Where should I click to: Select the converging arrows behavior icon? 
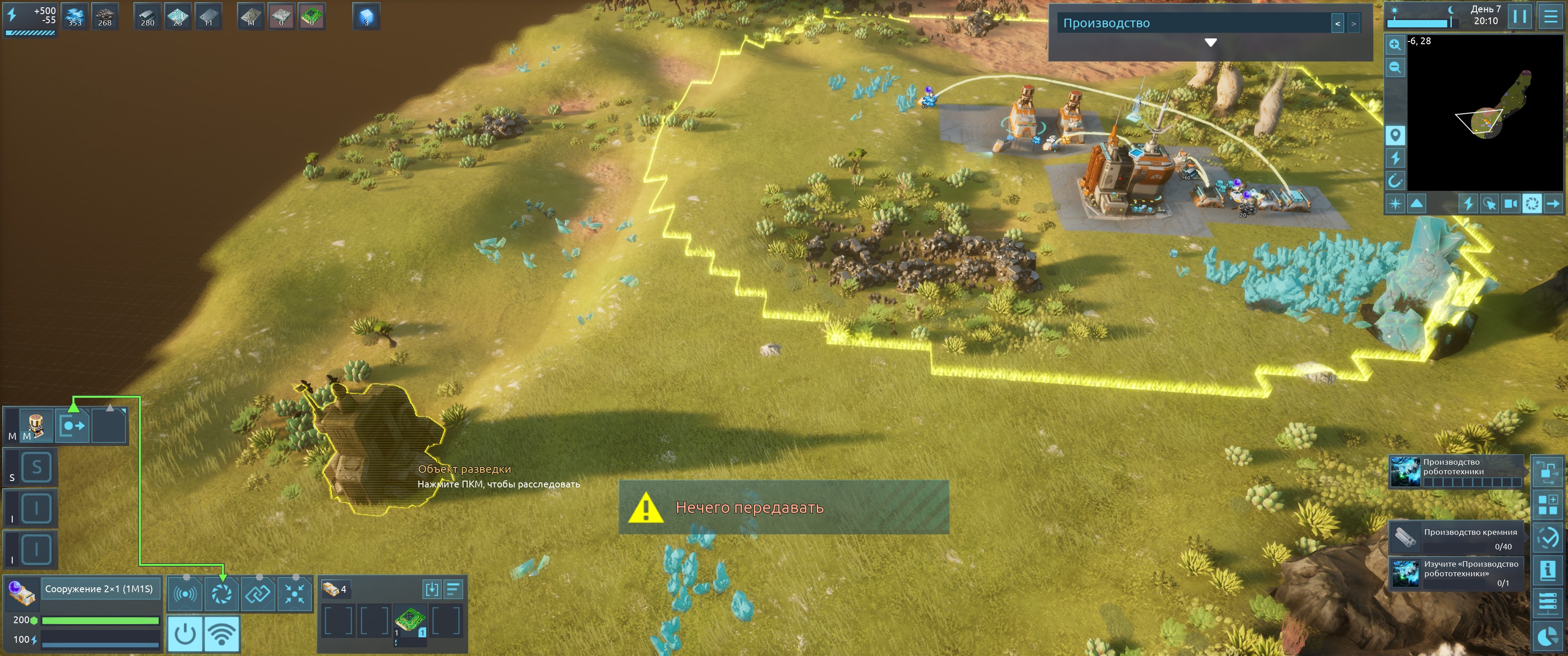(x=294, y=593)
